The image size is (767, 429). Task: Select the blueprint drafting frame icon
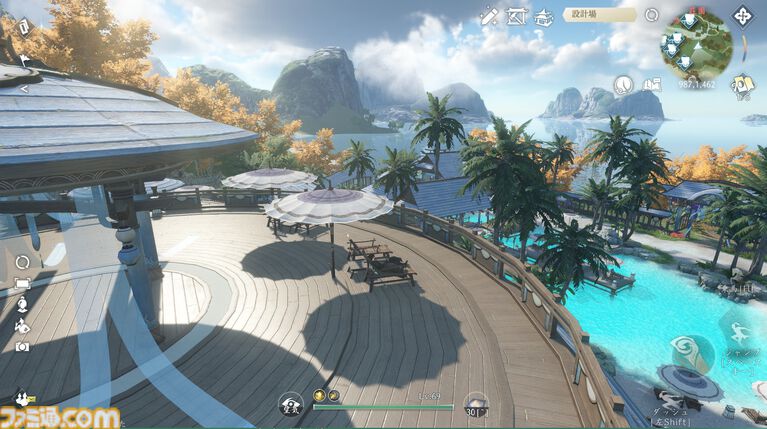coord(517,16)
